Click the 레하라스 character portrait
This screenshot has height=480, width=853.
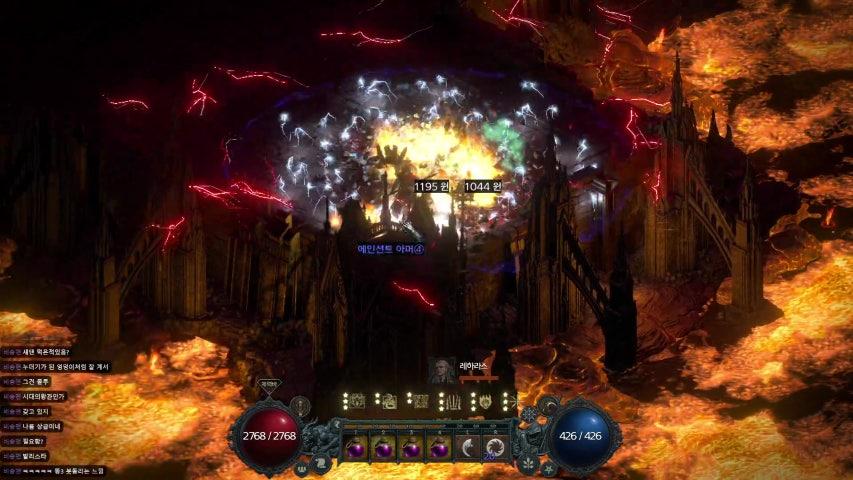pyautogui.click(x=441, y=370)
